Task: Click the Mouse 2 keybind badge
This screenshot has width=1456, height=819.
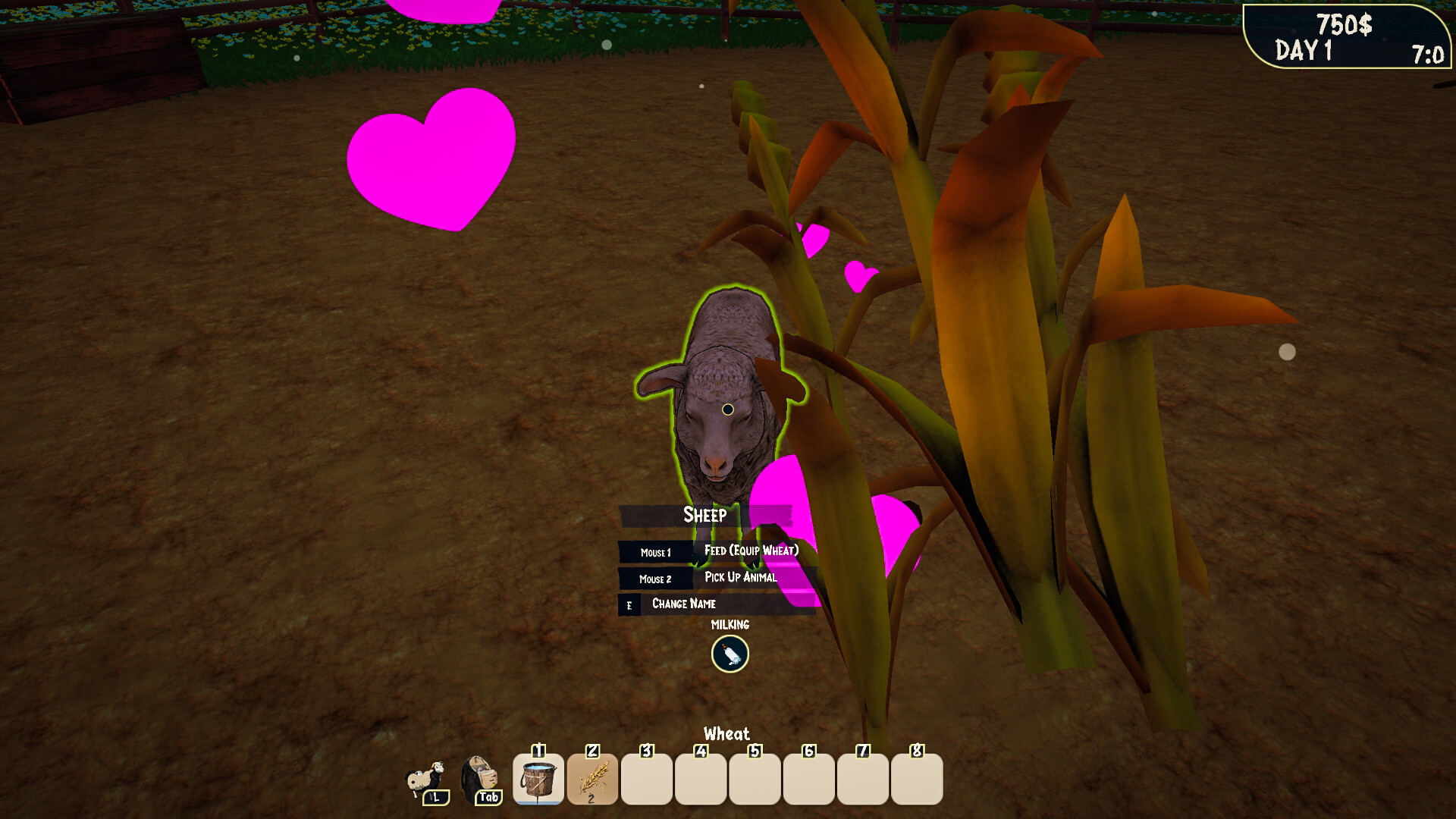Action: pos(656,579)
